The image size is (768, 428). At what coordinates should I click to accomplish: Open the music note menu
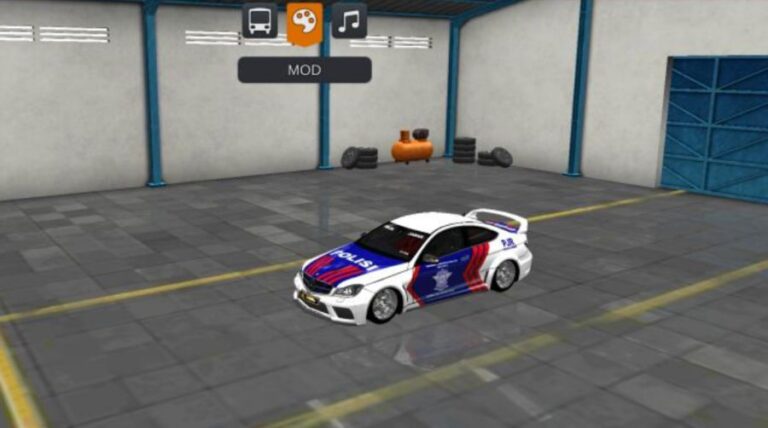(349, 20)
